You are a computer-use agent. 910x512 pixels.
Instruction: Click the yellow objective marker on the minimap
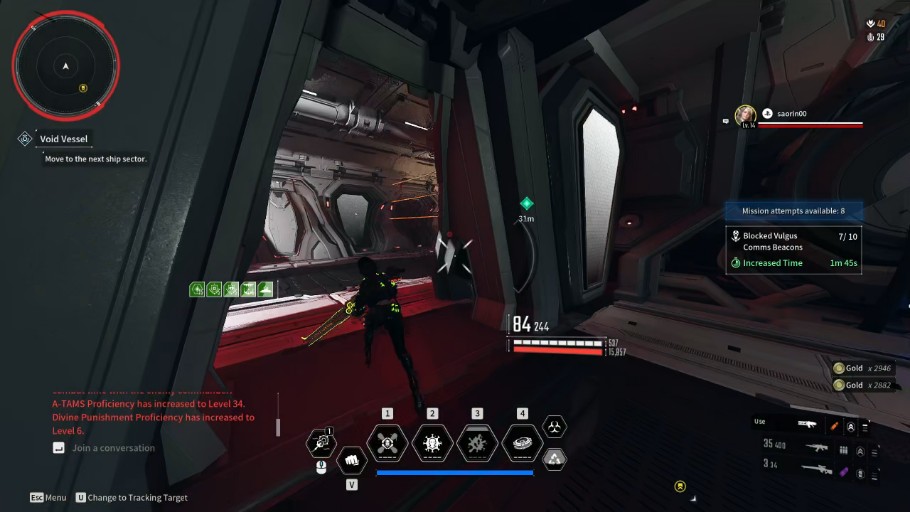(84, 87)
